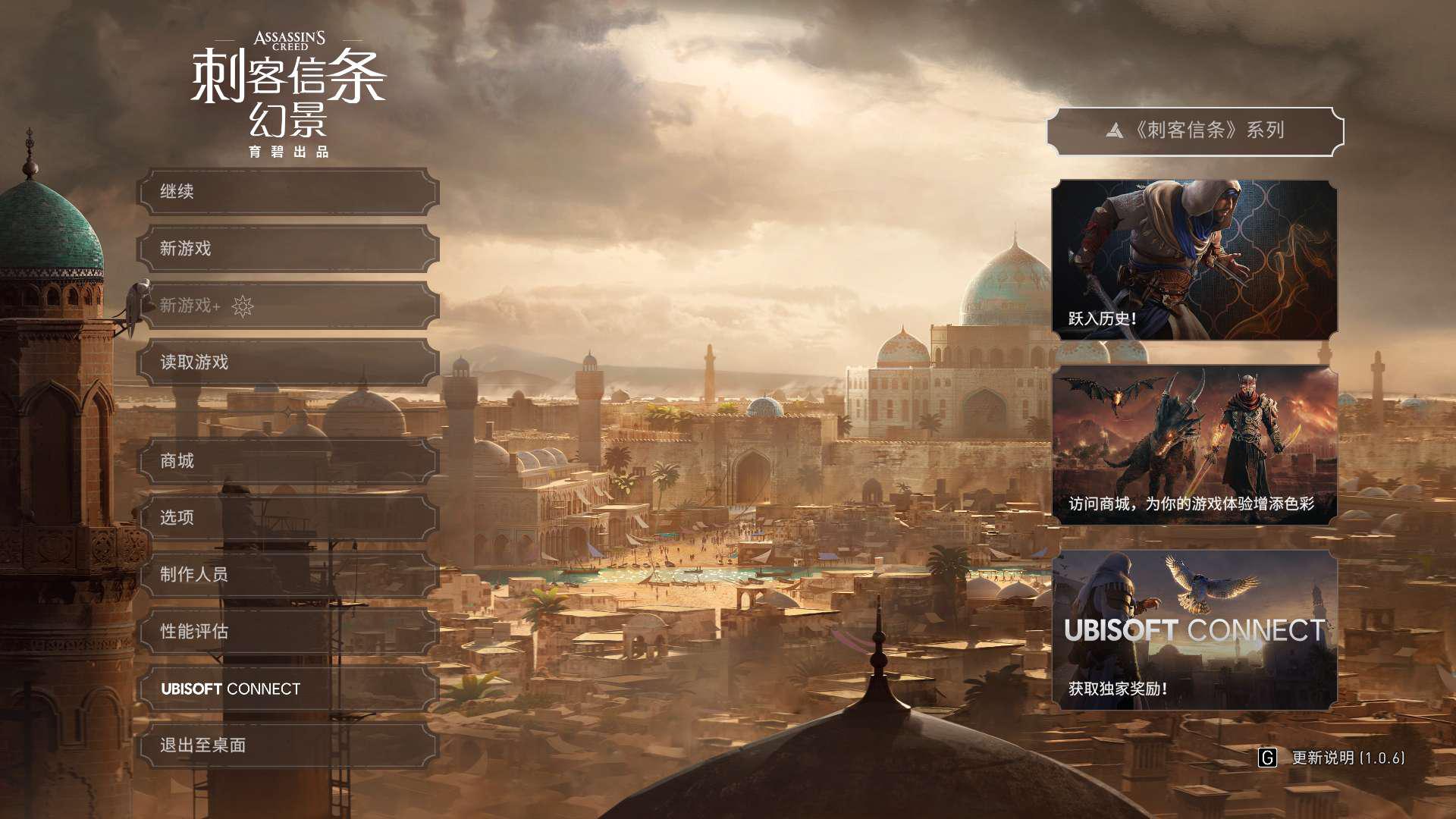Choose the 新游戏+ entry
The width and height of the screenshot is (1456, 819).
click(288, 306)
